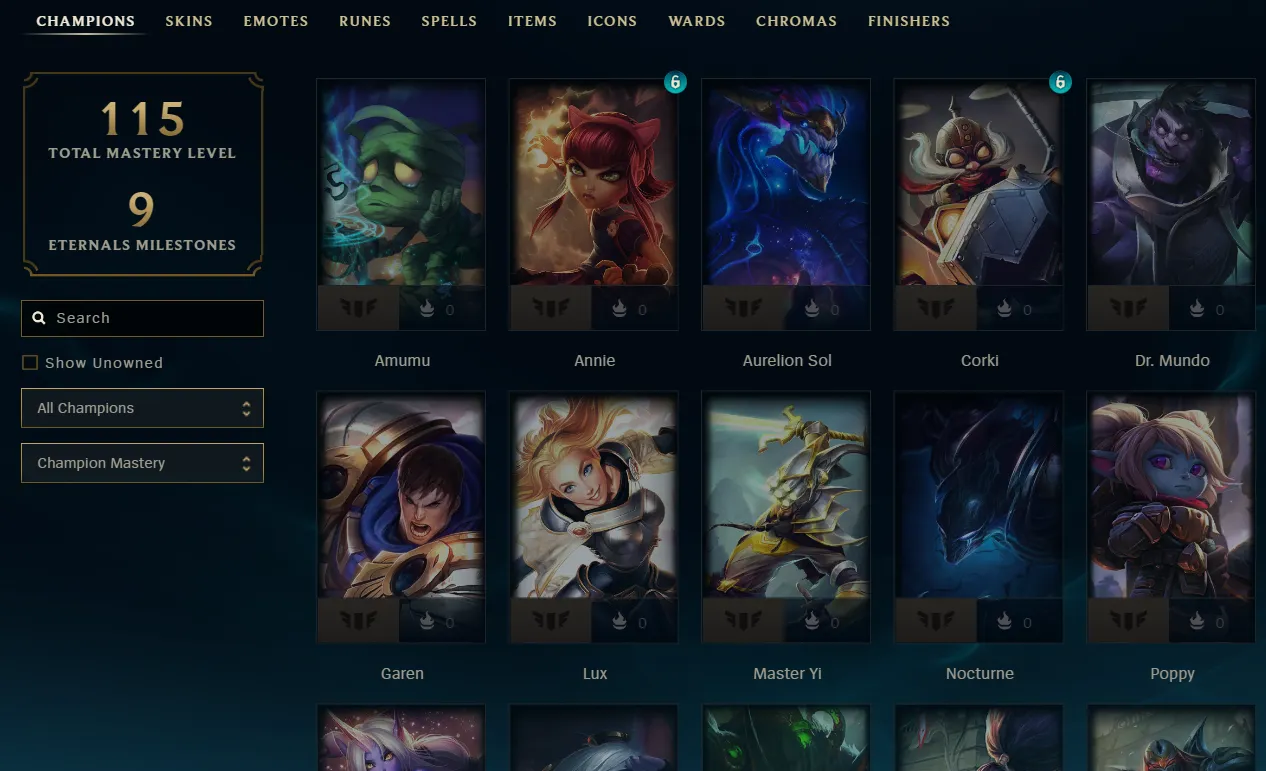The image size is (1266, 771).
Task: Select the Garen champion card
Action: (401, 497)
